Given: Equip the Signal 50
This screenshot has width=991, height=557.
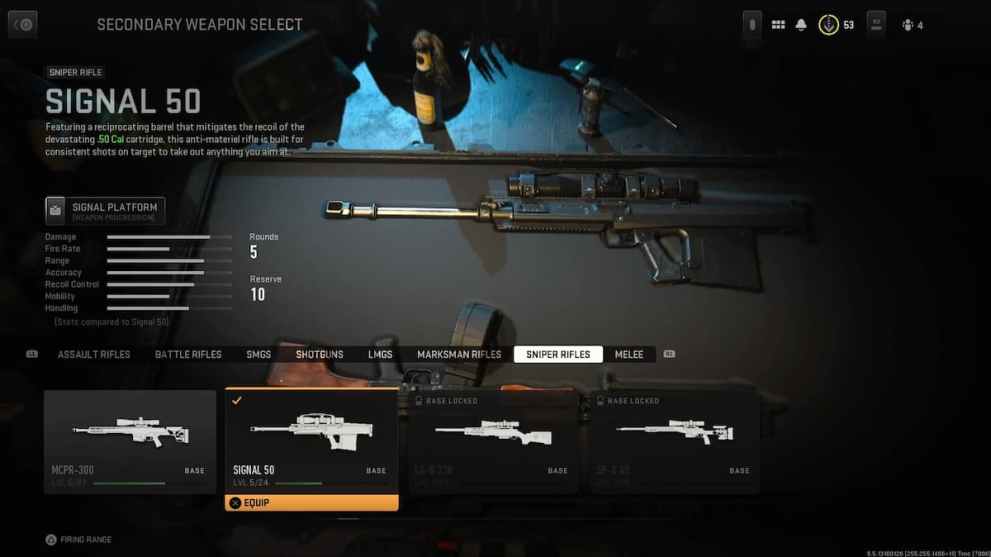Looking at the screenshot, I should (311, 503).
